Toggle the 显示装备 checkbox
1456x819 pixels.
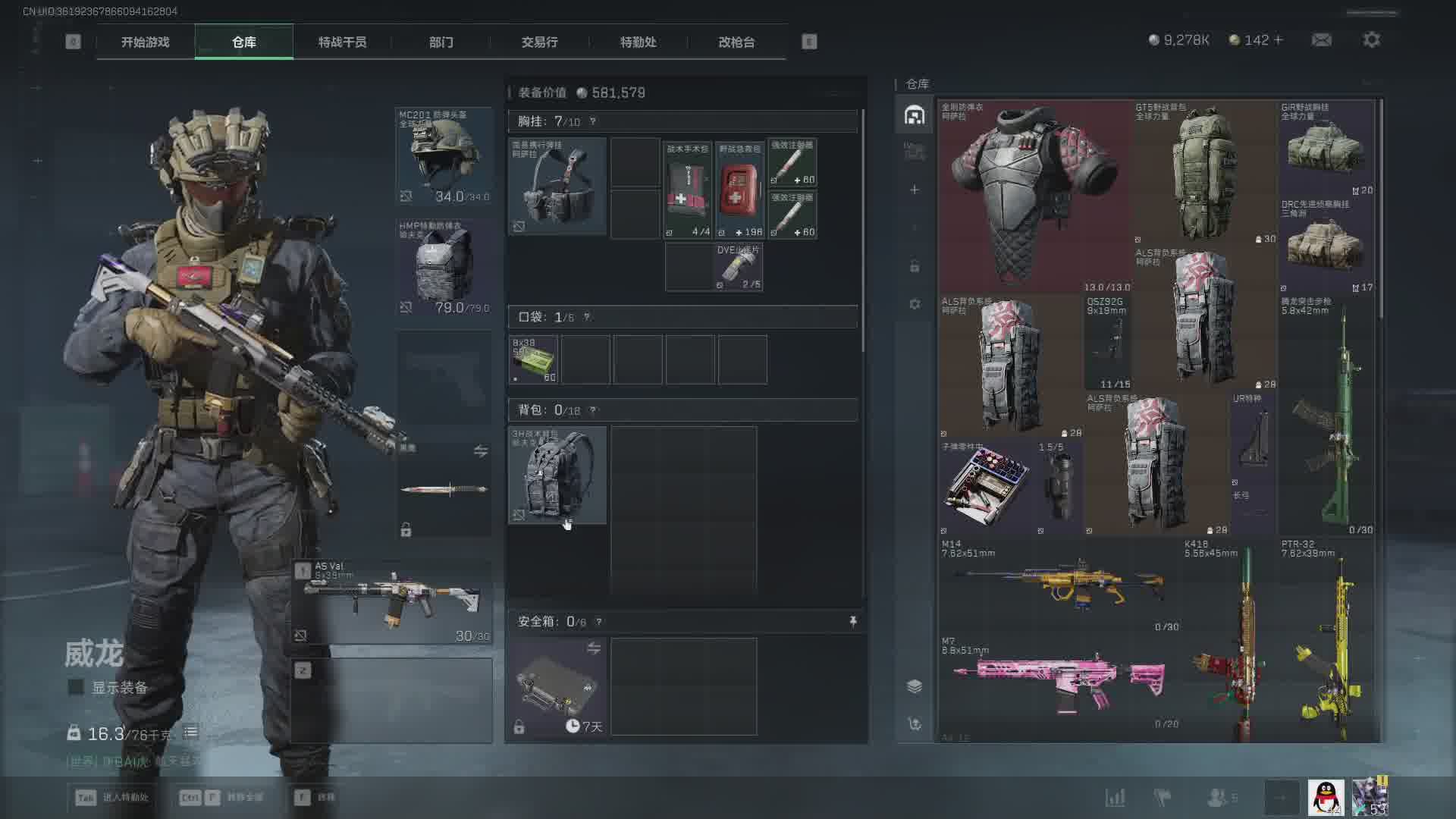[x=76, y=687]
